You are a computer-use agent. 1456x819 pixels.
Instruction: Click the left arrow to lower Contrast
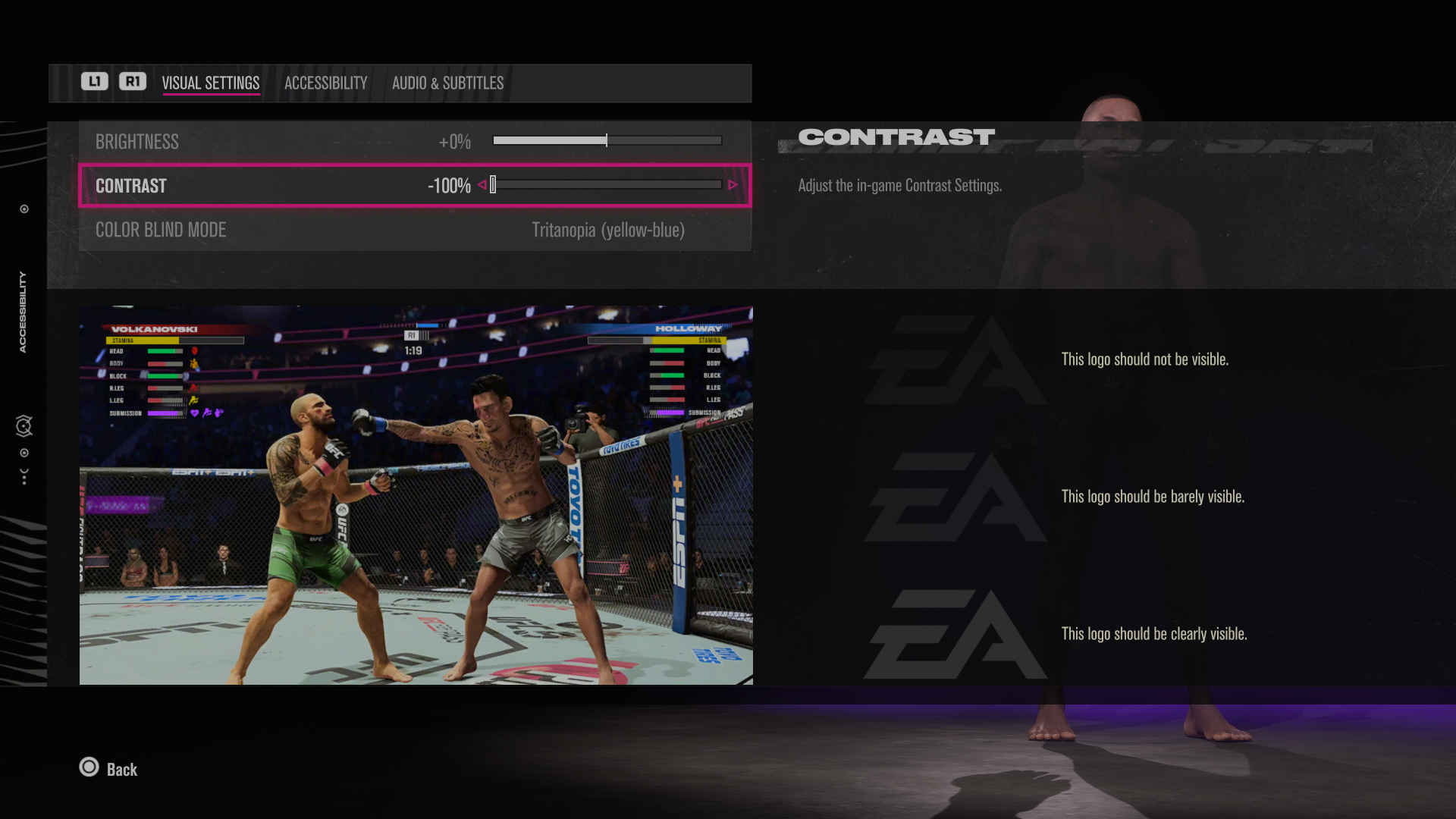482,184
